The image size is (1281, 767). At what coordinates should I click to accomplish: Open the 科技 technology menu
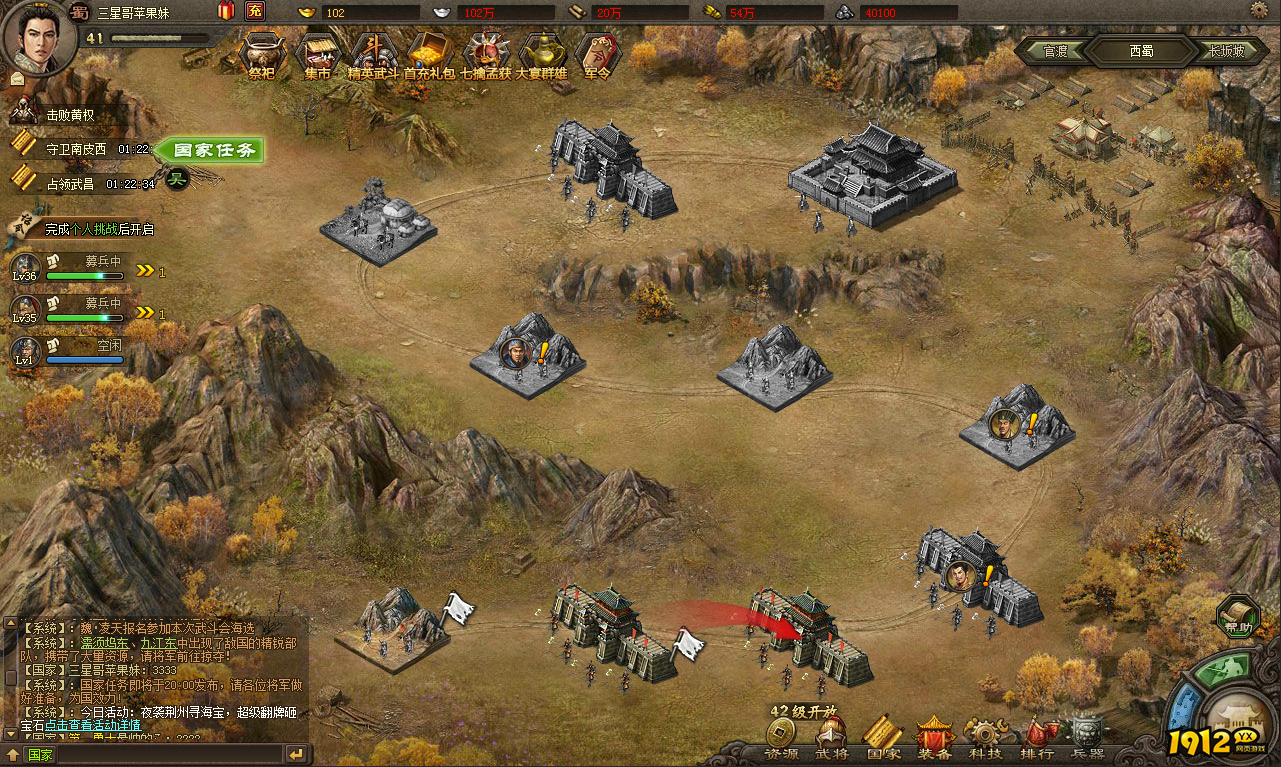(x=985, y=742)
